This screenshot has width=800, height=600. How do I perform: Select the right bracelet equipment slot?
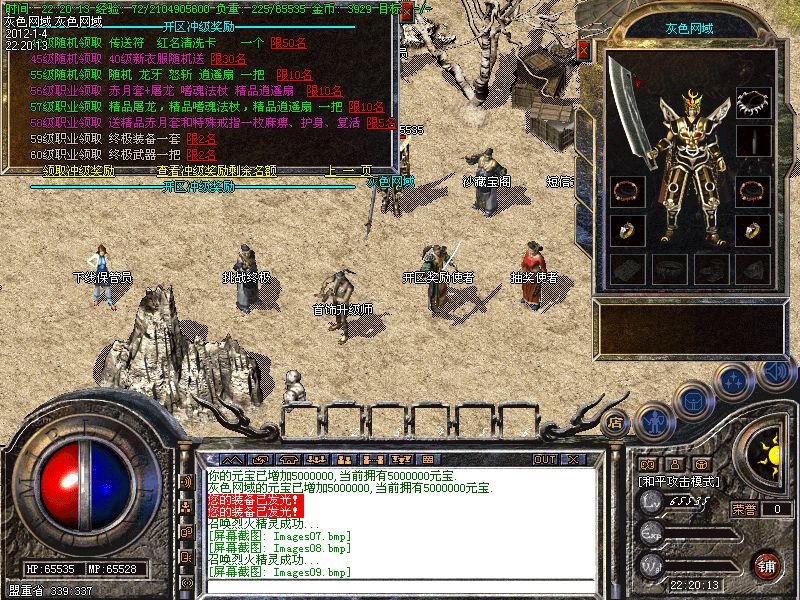752,189
